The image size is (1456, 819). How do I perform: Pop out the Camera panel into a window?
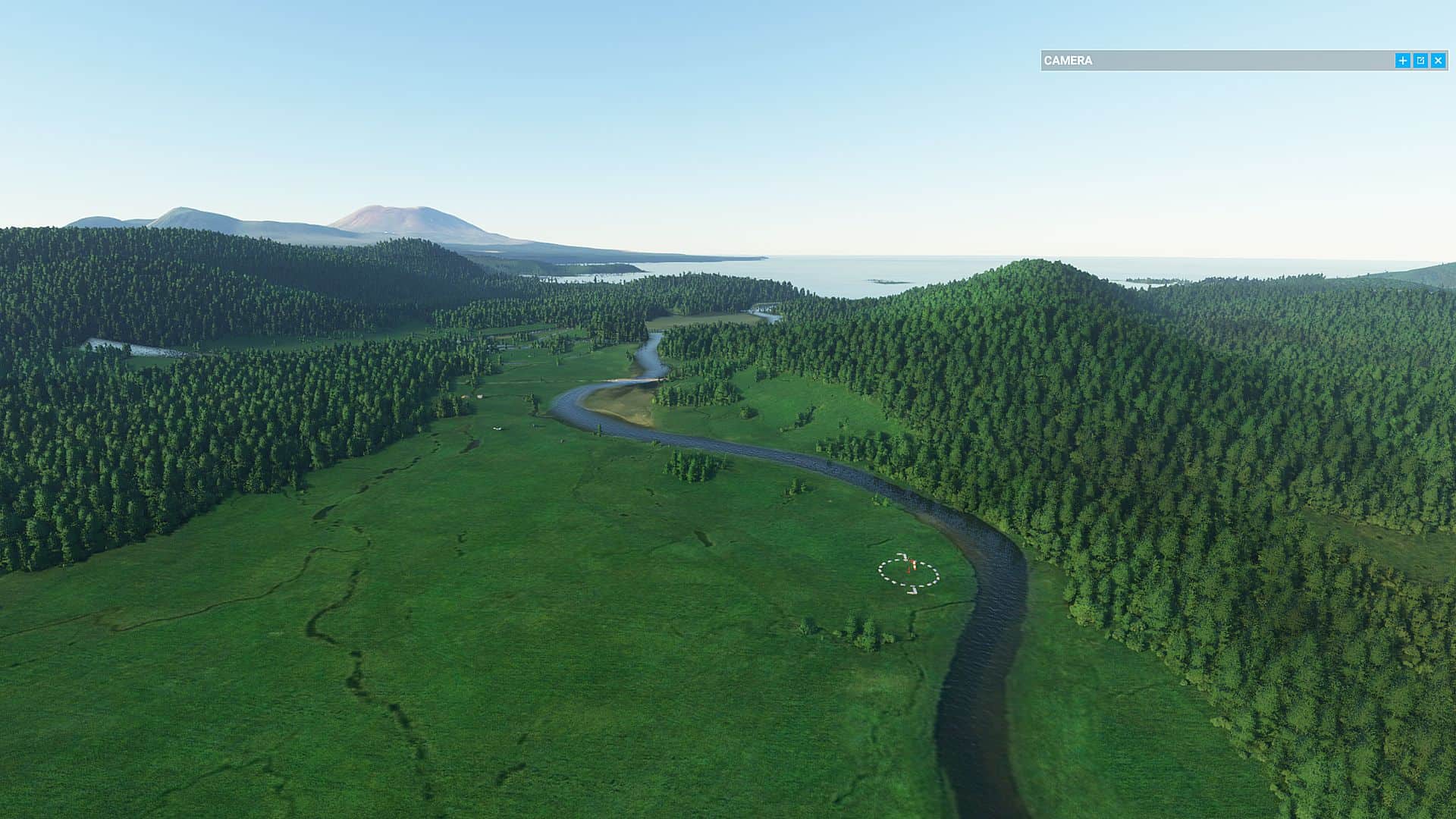(x=1420, y=61)
